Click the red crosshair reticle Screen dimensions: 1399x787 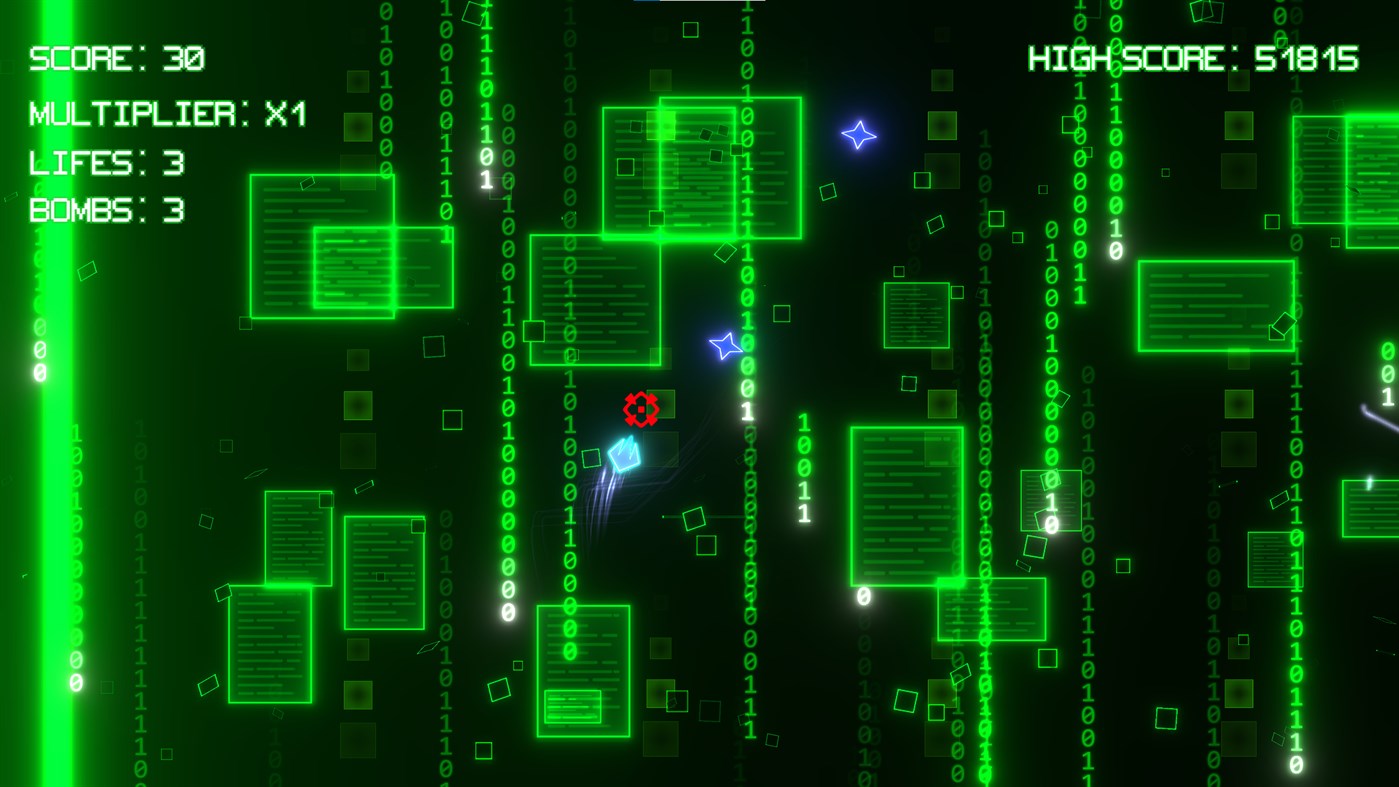[x=641, y=408]
